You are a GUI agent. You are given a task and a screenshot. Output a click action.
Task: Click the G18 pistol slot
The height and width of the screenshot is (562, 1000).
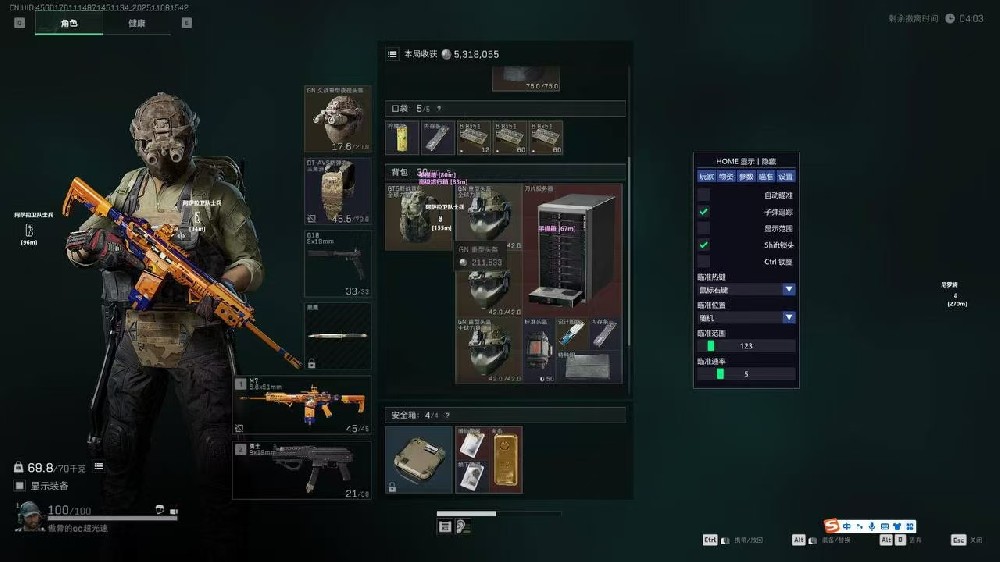[337, 263]
